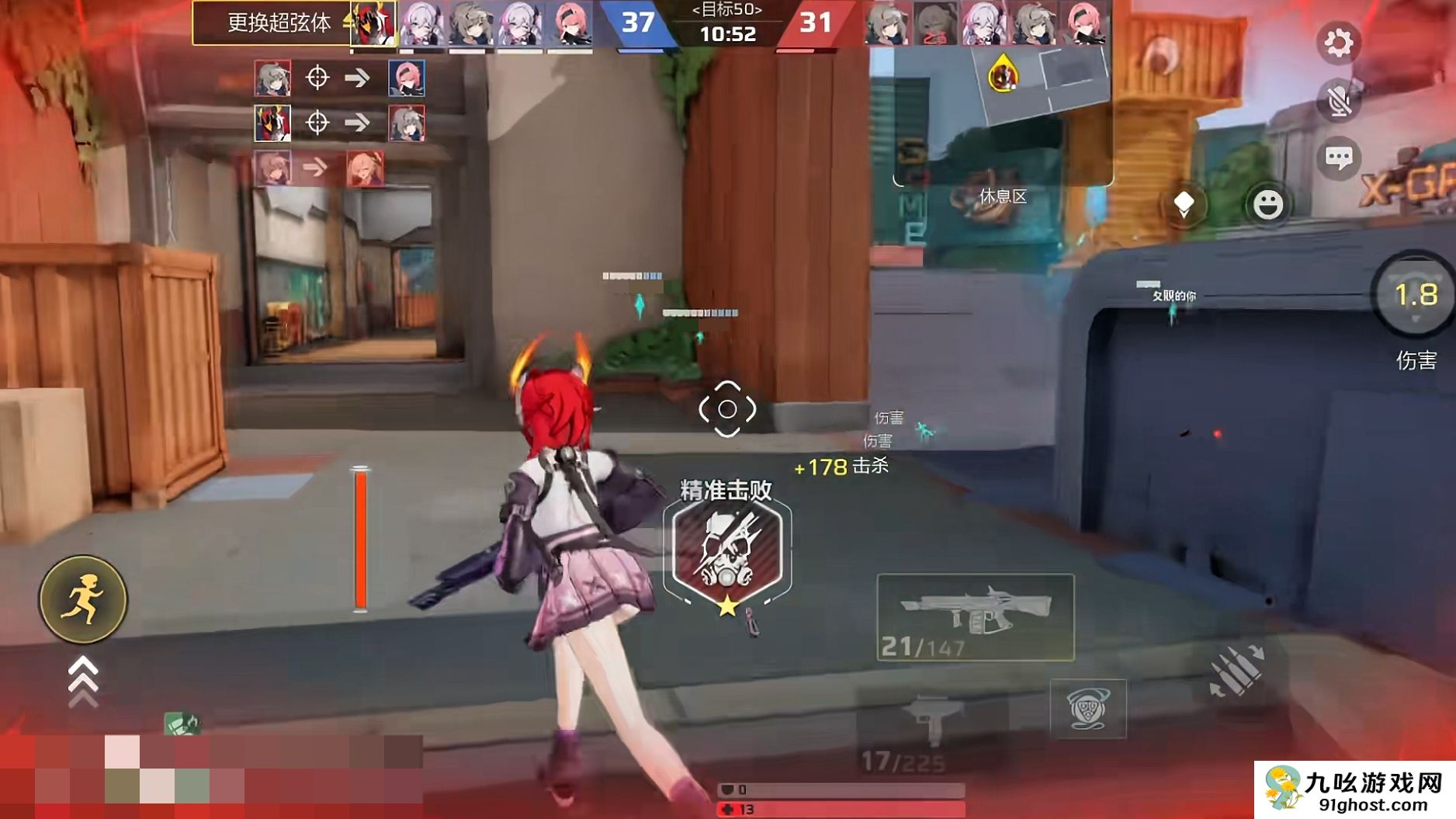Select the primary rifle weapon slot
The height and width of the screenshot is (819, 1456).
pos(975,618)
